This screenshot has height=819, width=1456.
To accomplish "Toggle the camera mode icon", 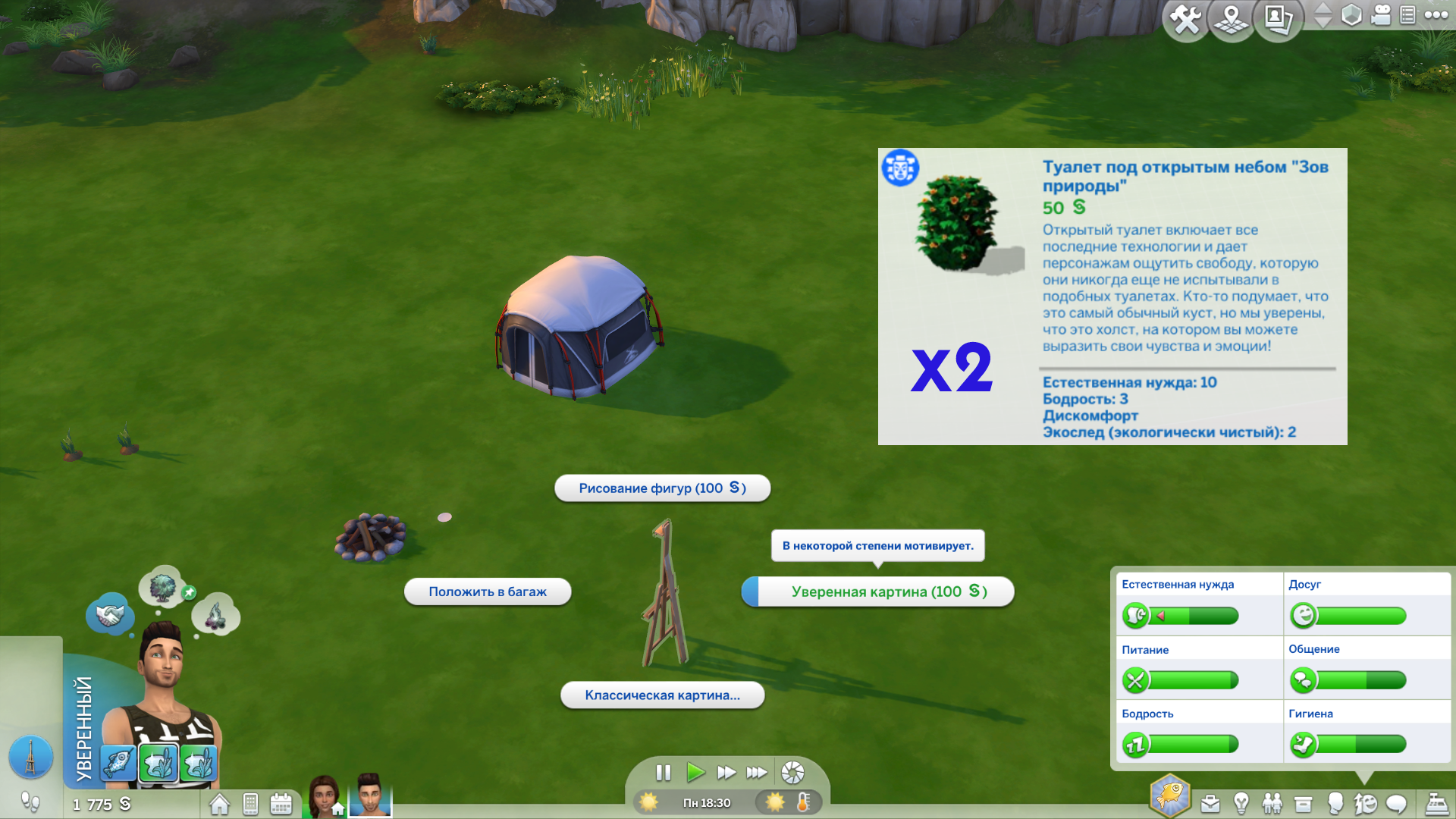I will [x=1381, y=15].
